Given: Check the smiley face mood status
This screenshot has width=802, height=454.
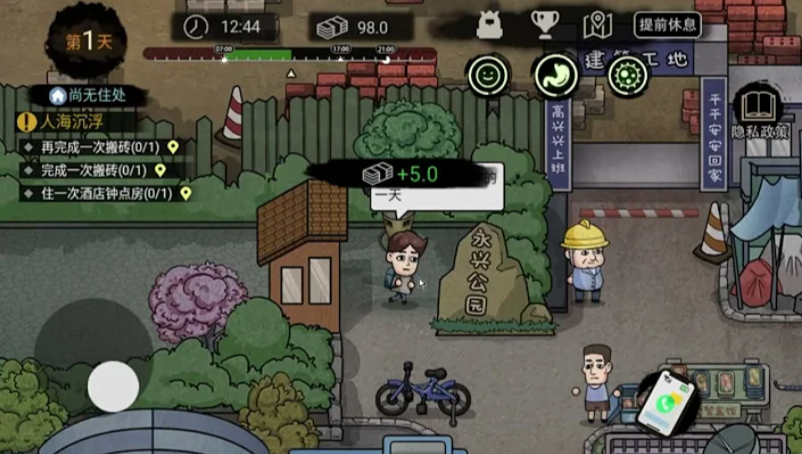Looking at the screenshot, I should tap(488, 74).
